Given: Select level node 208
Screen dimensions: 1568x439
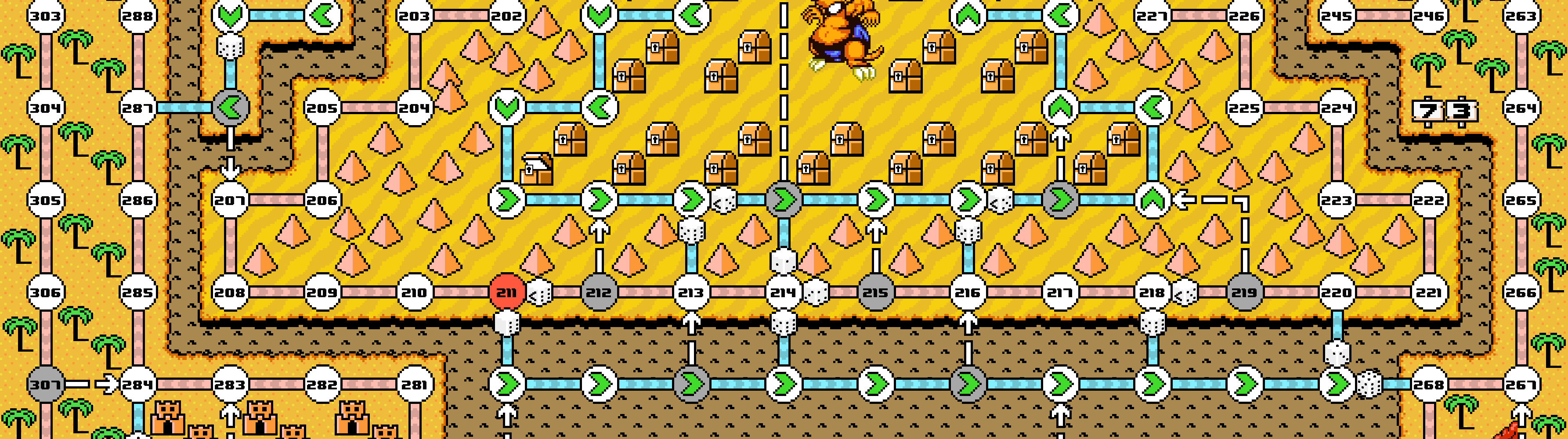Looking at the screenshot, I should (230, 292).
